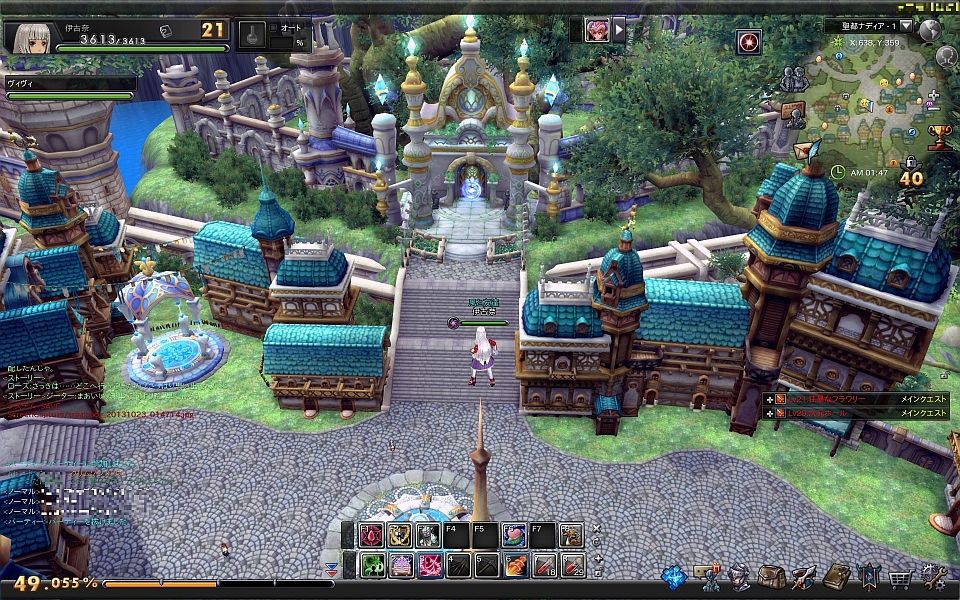The width and height of the screenshot is (960, 600).
Task: Open the gear and wrench system settings
Action: pyautogui.click(x=935, y=577)
